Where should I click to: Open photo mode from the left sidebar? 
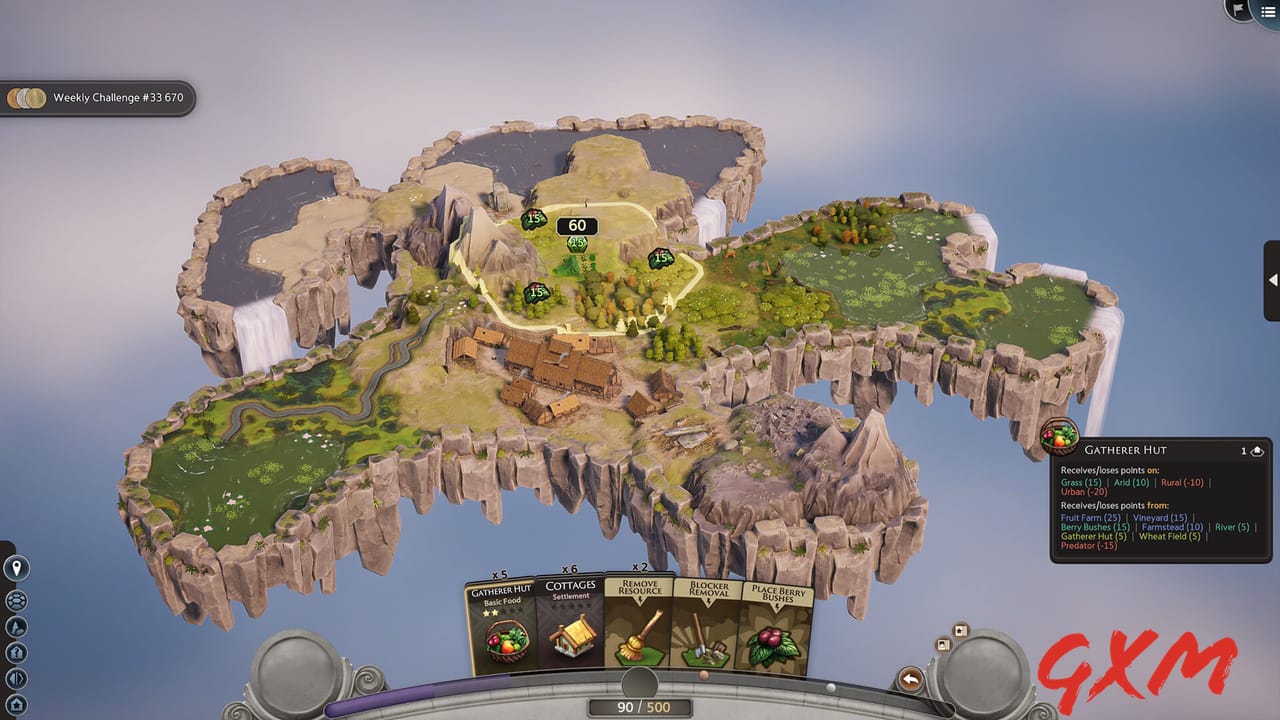click(x=15, y=627)
